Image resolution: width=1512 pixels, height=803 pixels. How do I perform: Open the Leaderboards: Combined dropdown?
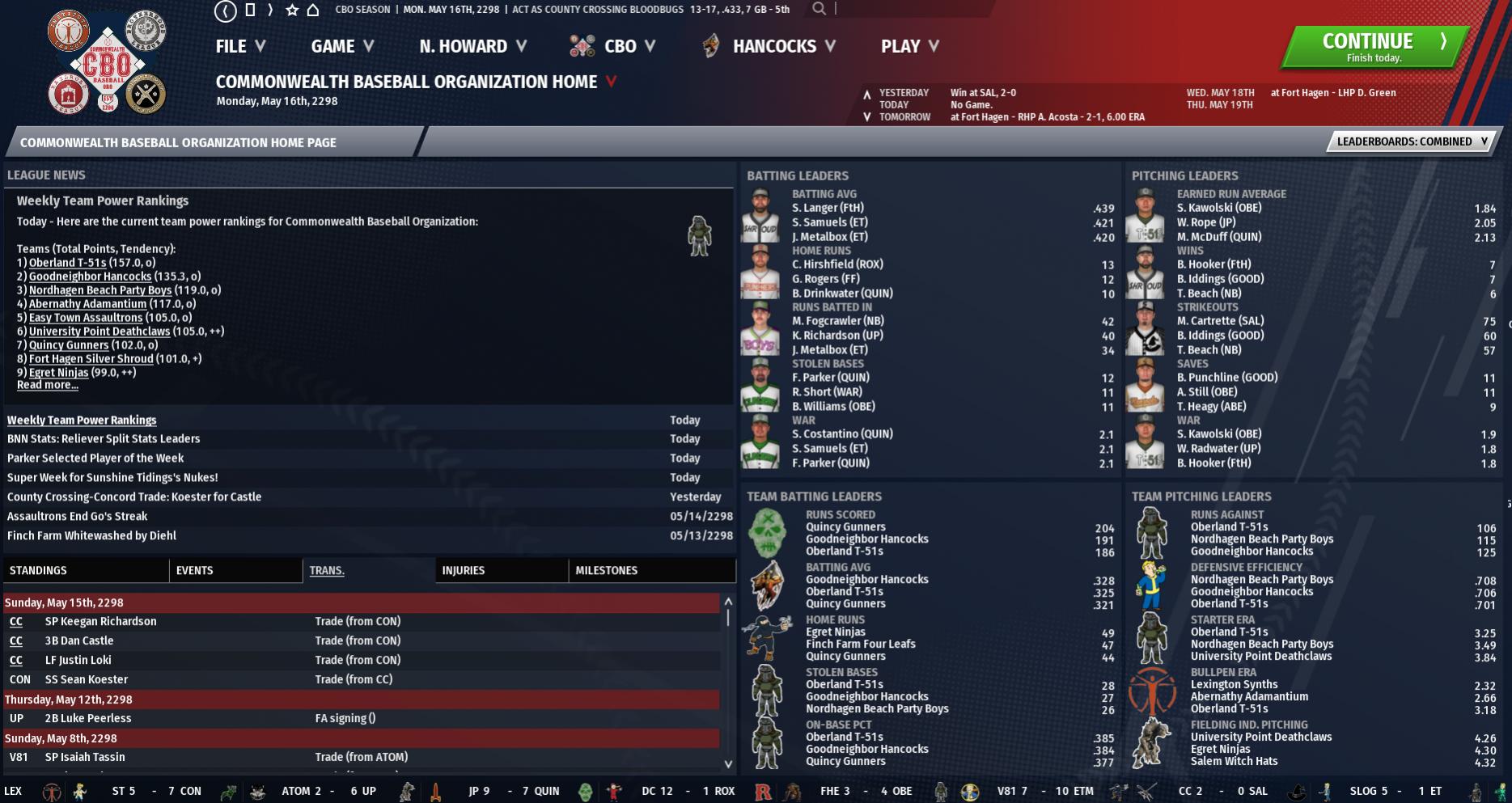click(x=1411, y=142)
